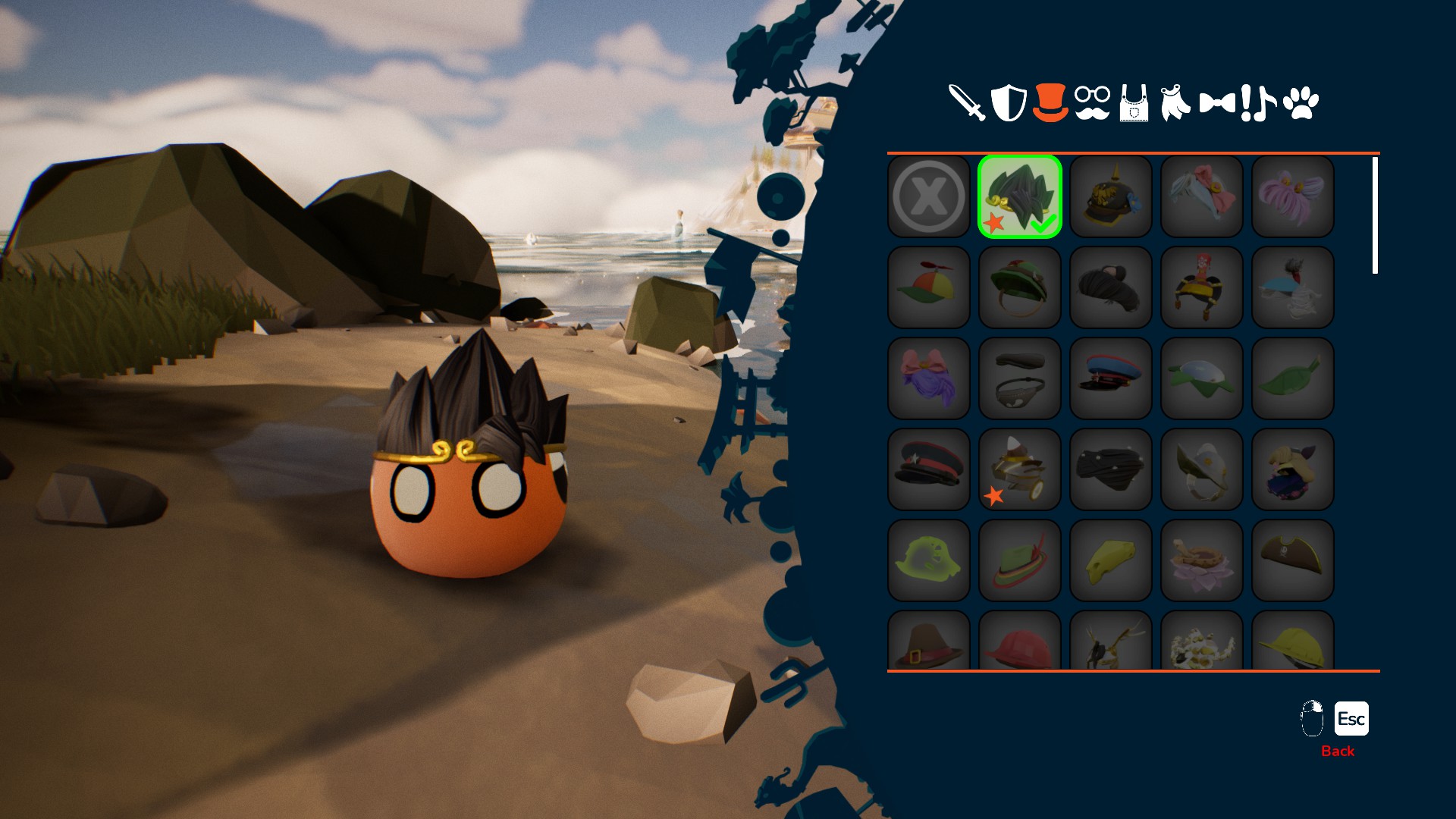Select the orange top hat tab
The width and height of the screenshot is (1456, 819).
tap(1050, 102)
